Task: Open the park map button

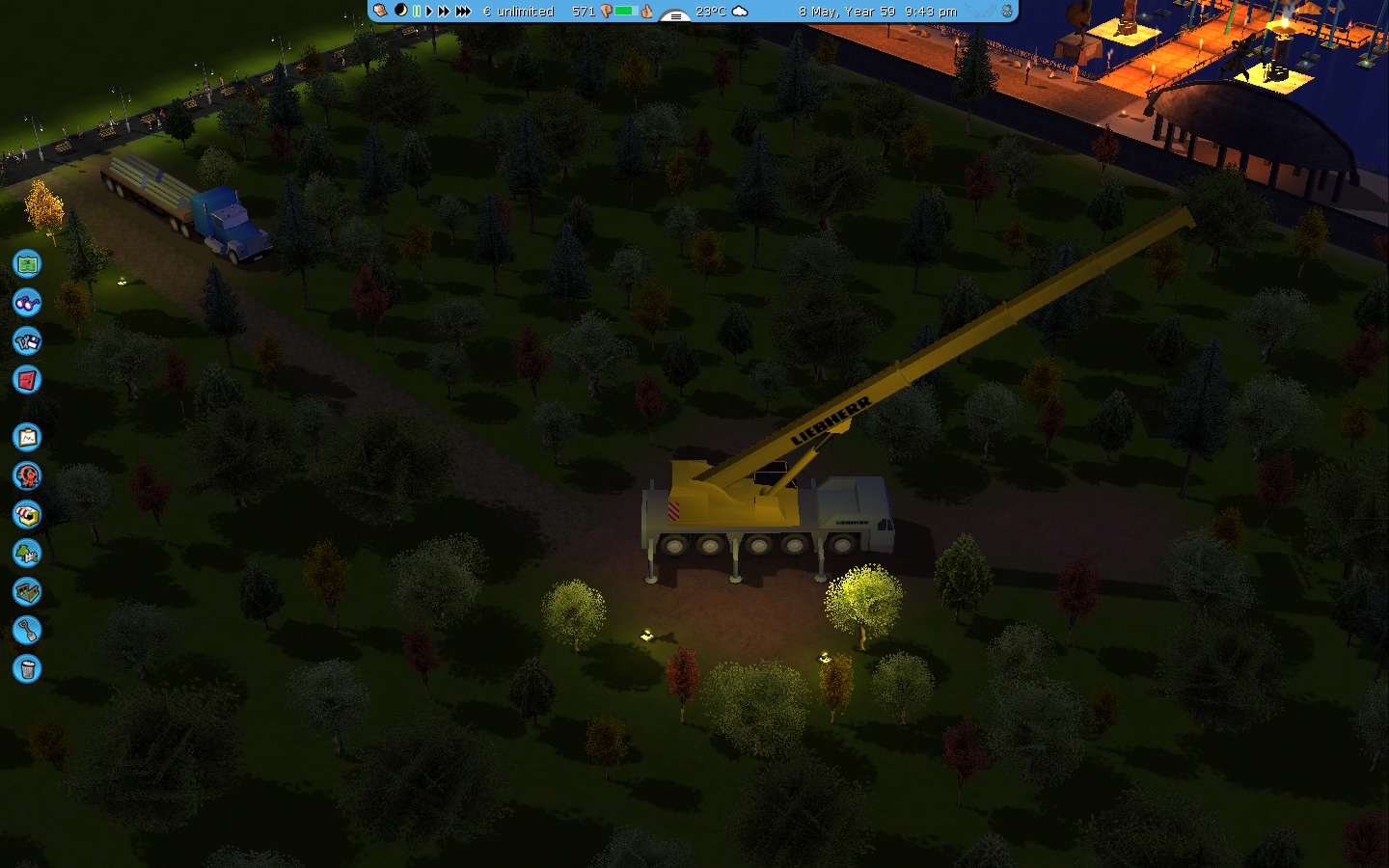Action: [27, 263]
